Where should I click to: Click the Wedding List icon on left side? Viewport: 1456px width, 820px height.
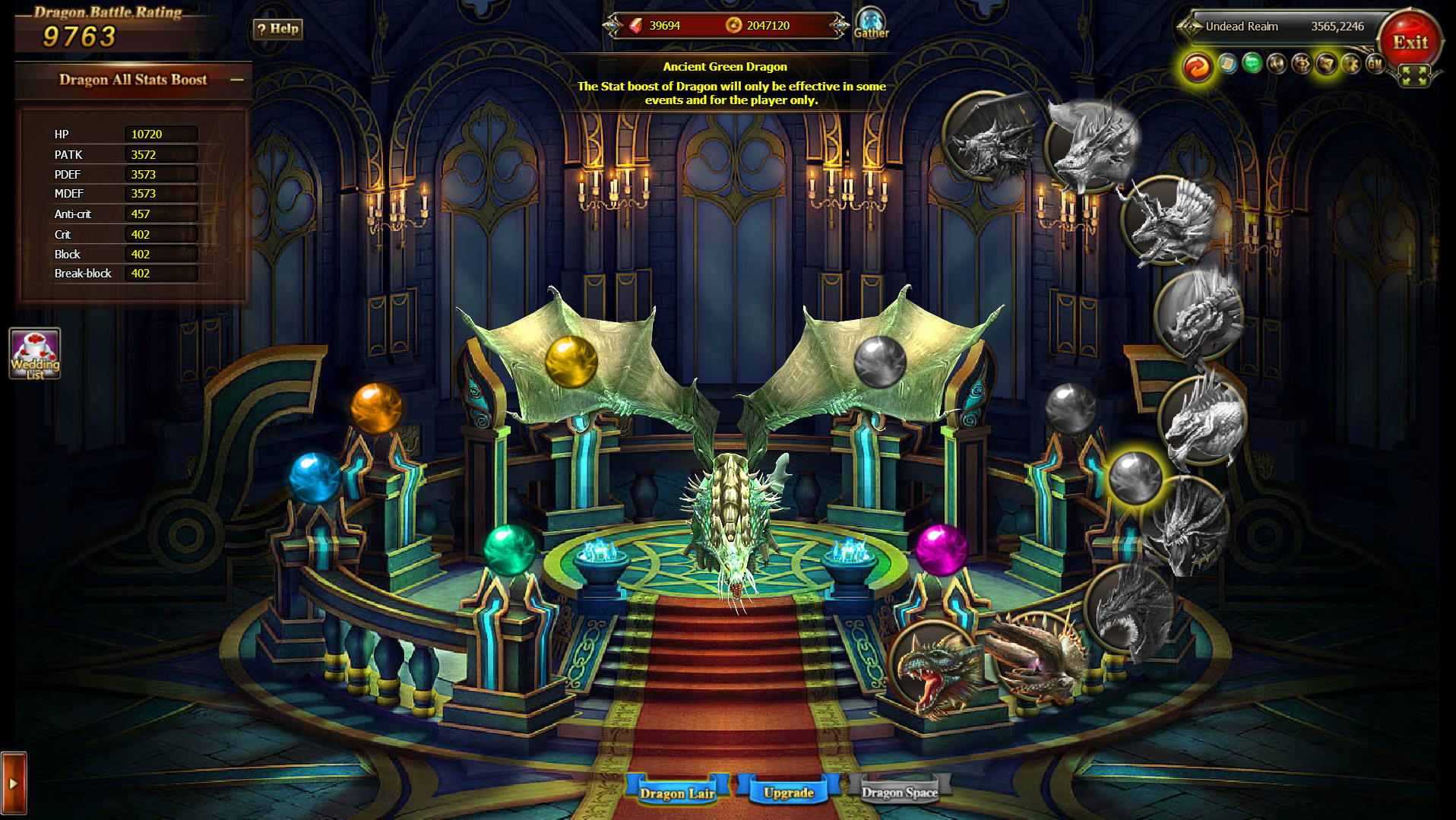pos(34,353)
